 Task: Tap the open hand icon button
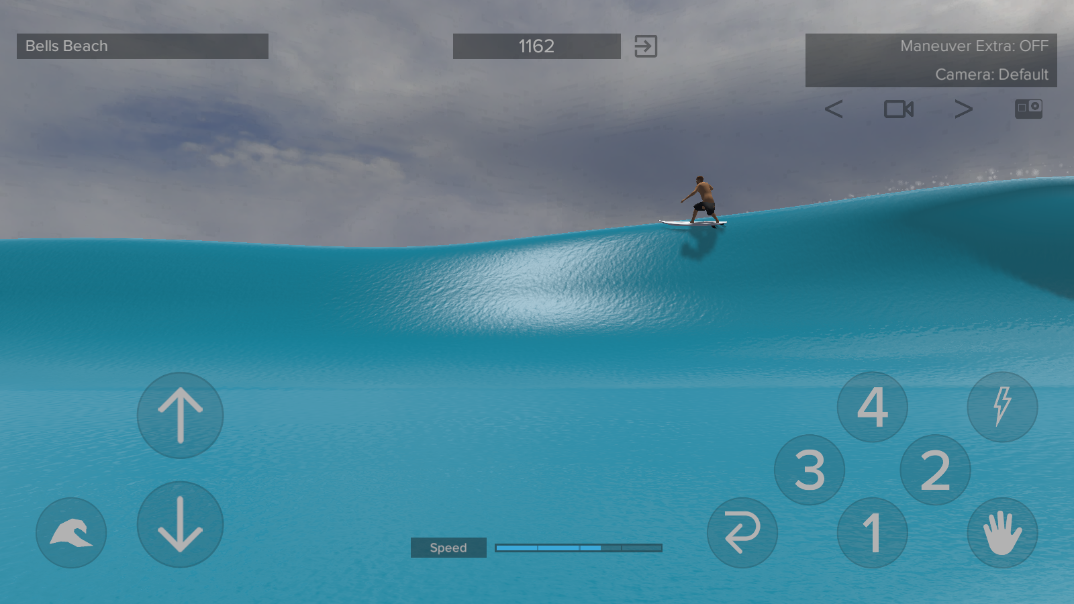[x=1002, y=533]
